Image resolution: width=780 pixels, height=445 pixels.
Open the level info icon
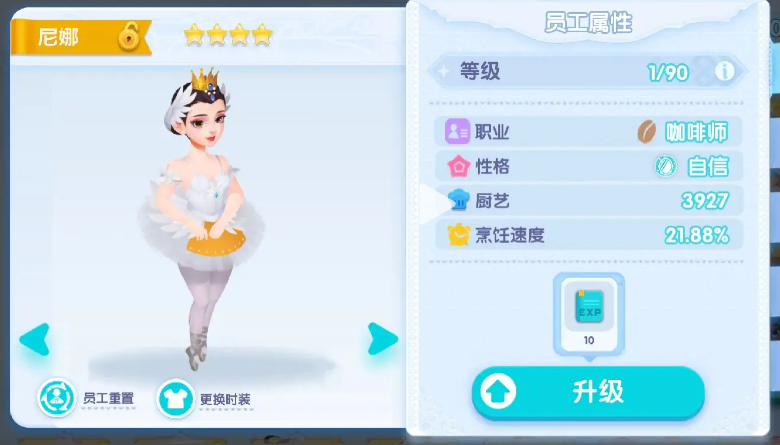[725, 72]
